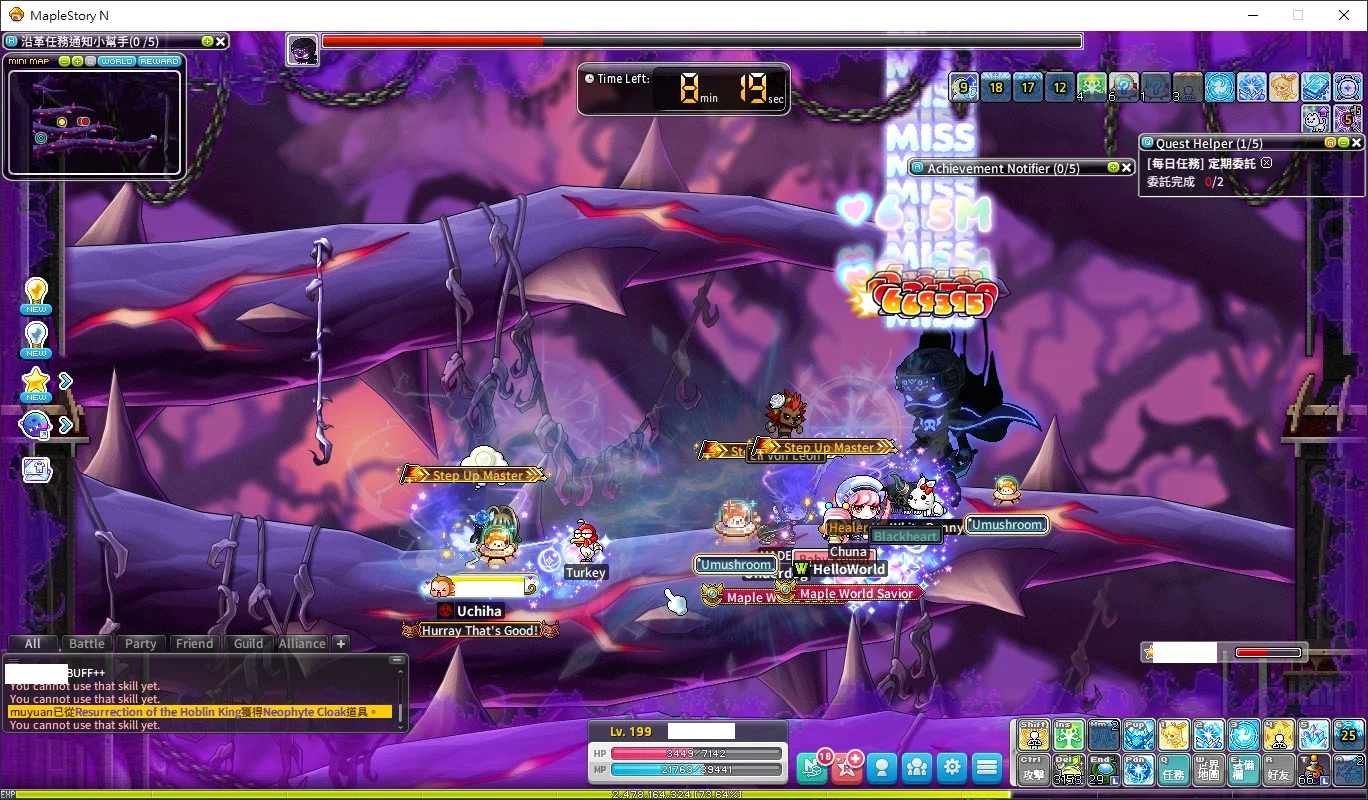Click the yellow star NEW icon
Screen dimensions: 1368x800
[x=37, y=381]
